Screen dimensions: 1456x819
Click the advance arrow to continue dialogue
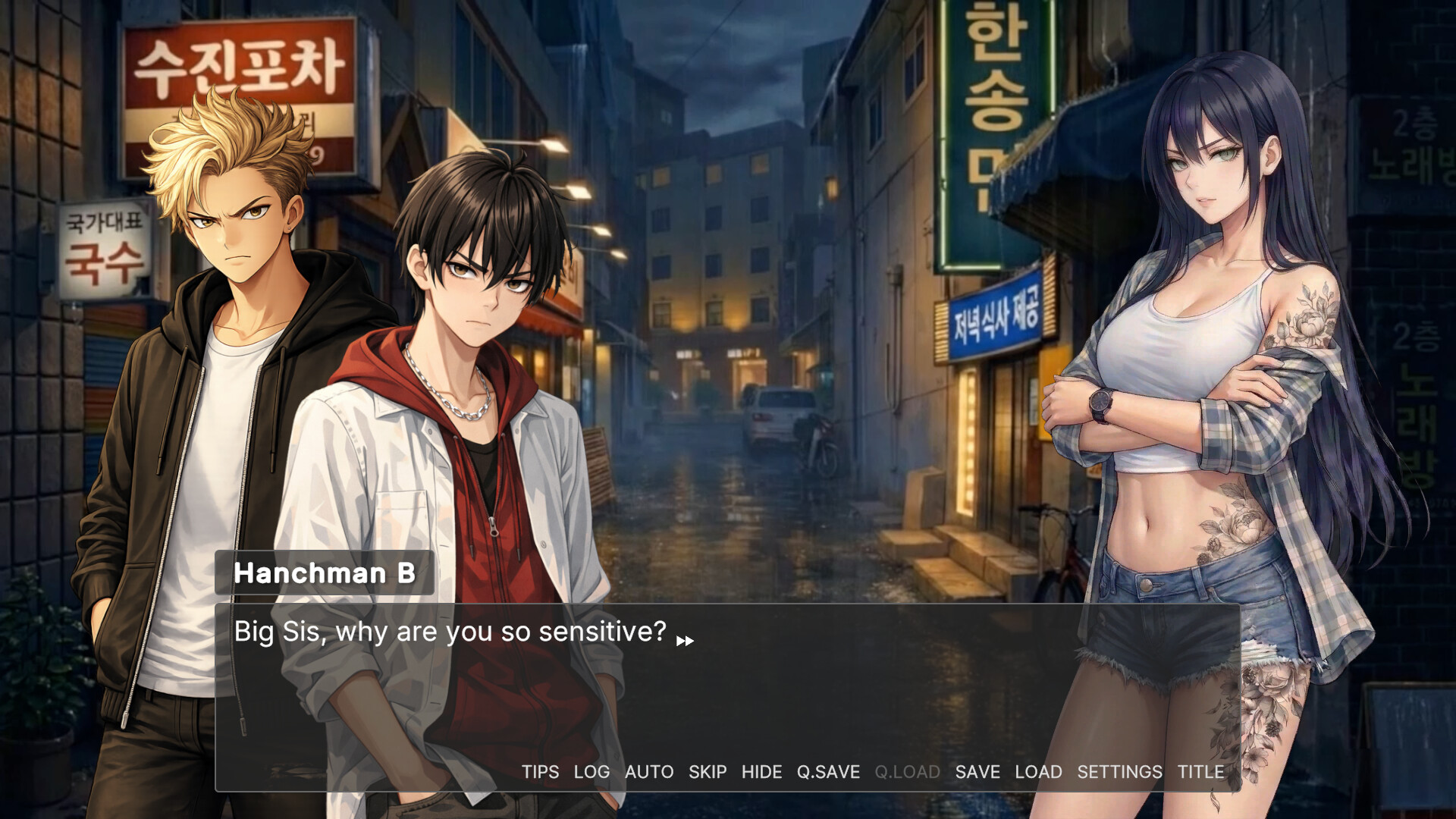coord(686,639)
